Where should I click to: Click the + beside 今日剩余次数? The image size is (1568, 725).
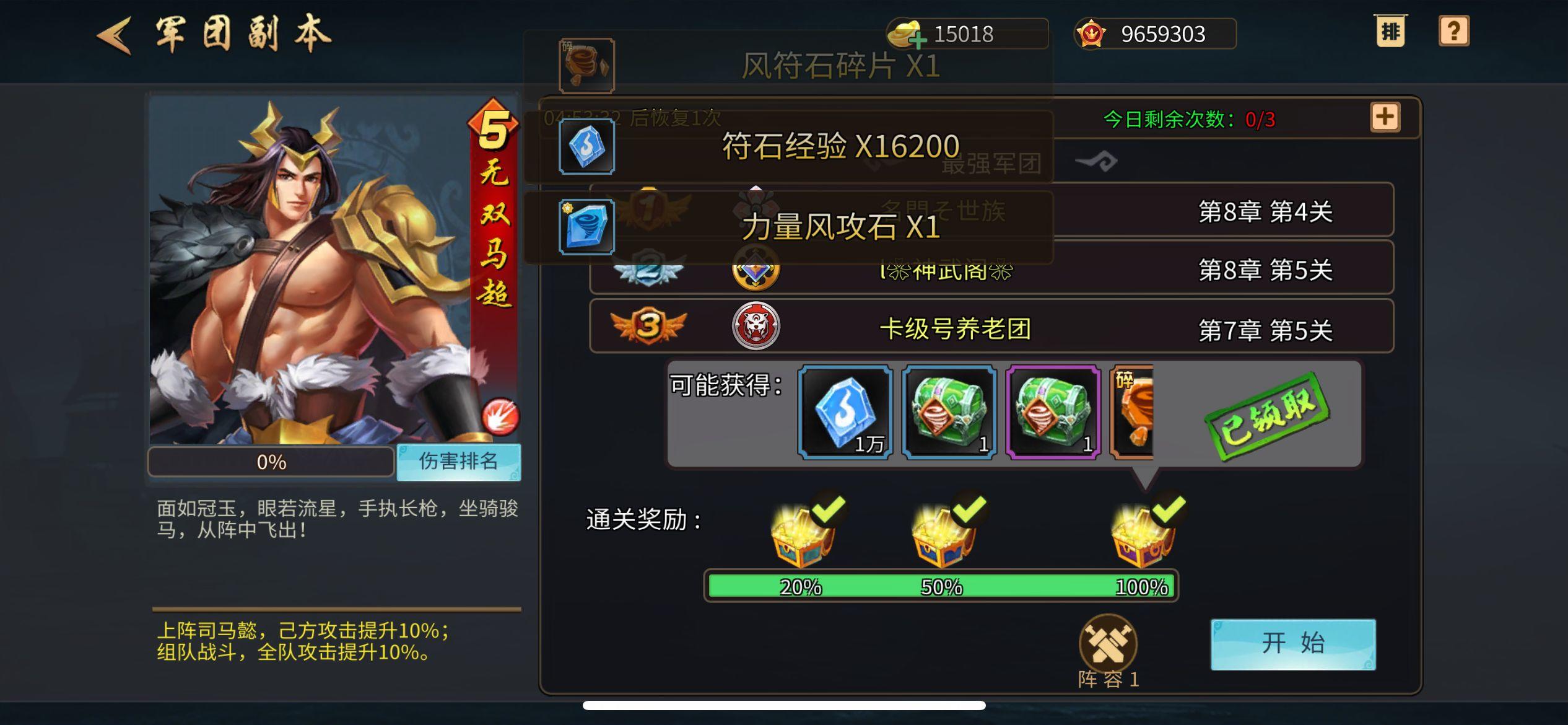(x=1385, y=118)
